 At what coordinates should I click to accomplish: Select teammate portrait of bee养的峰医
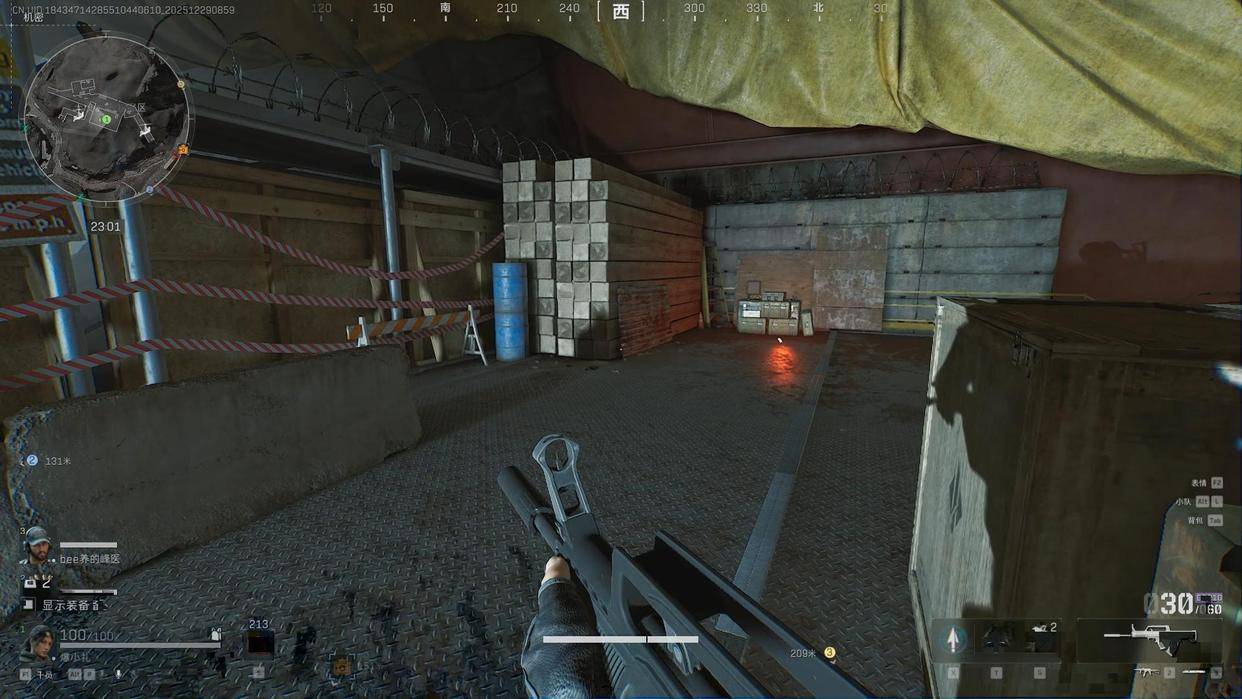point(36,544)
